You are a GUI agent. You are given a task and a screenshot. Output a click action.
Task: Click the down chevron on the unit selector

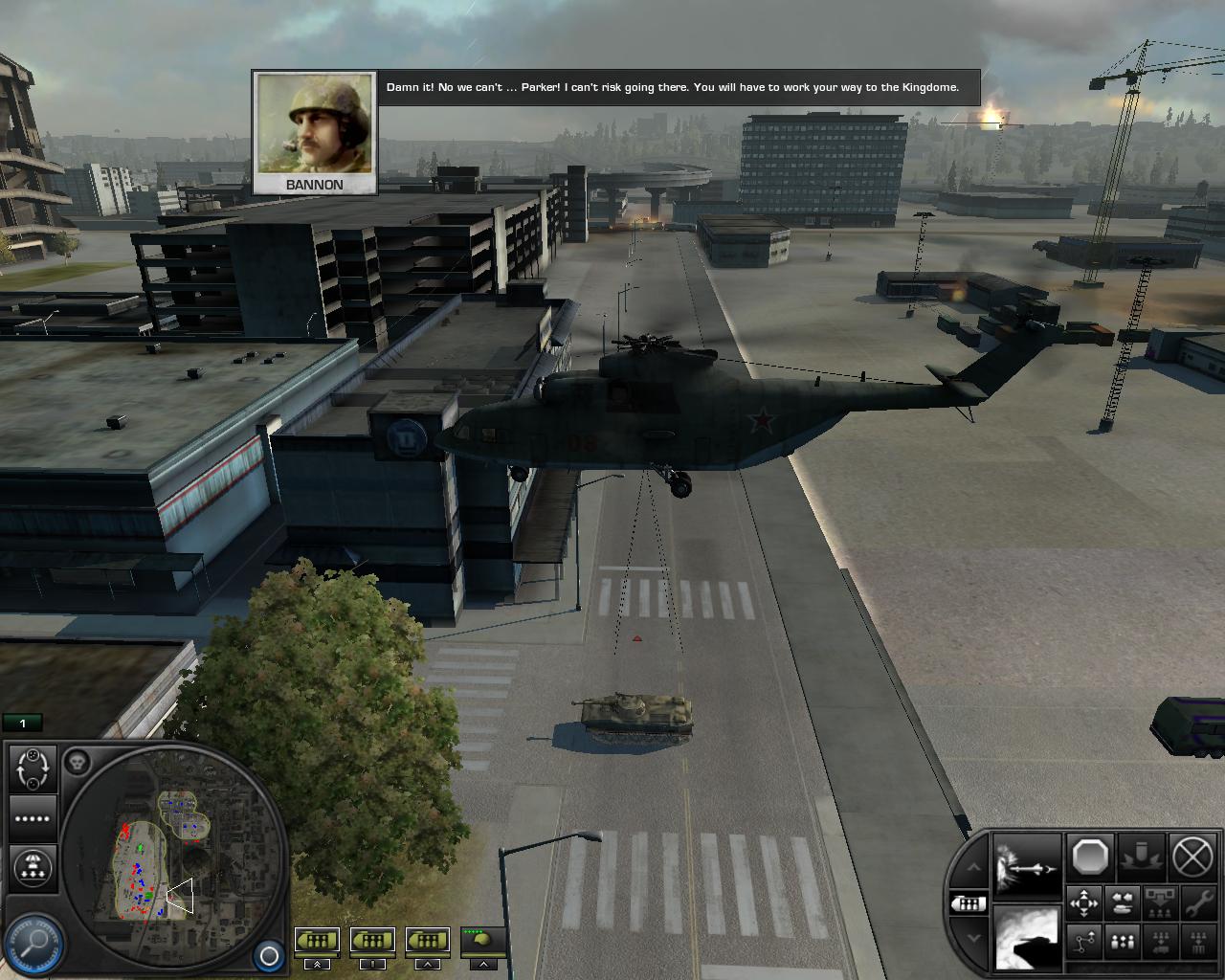[973, 938]
